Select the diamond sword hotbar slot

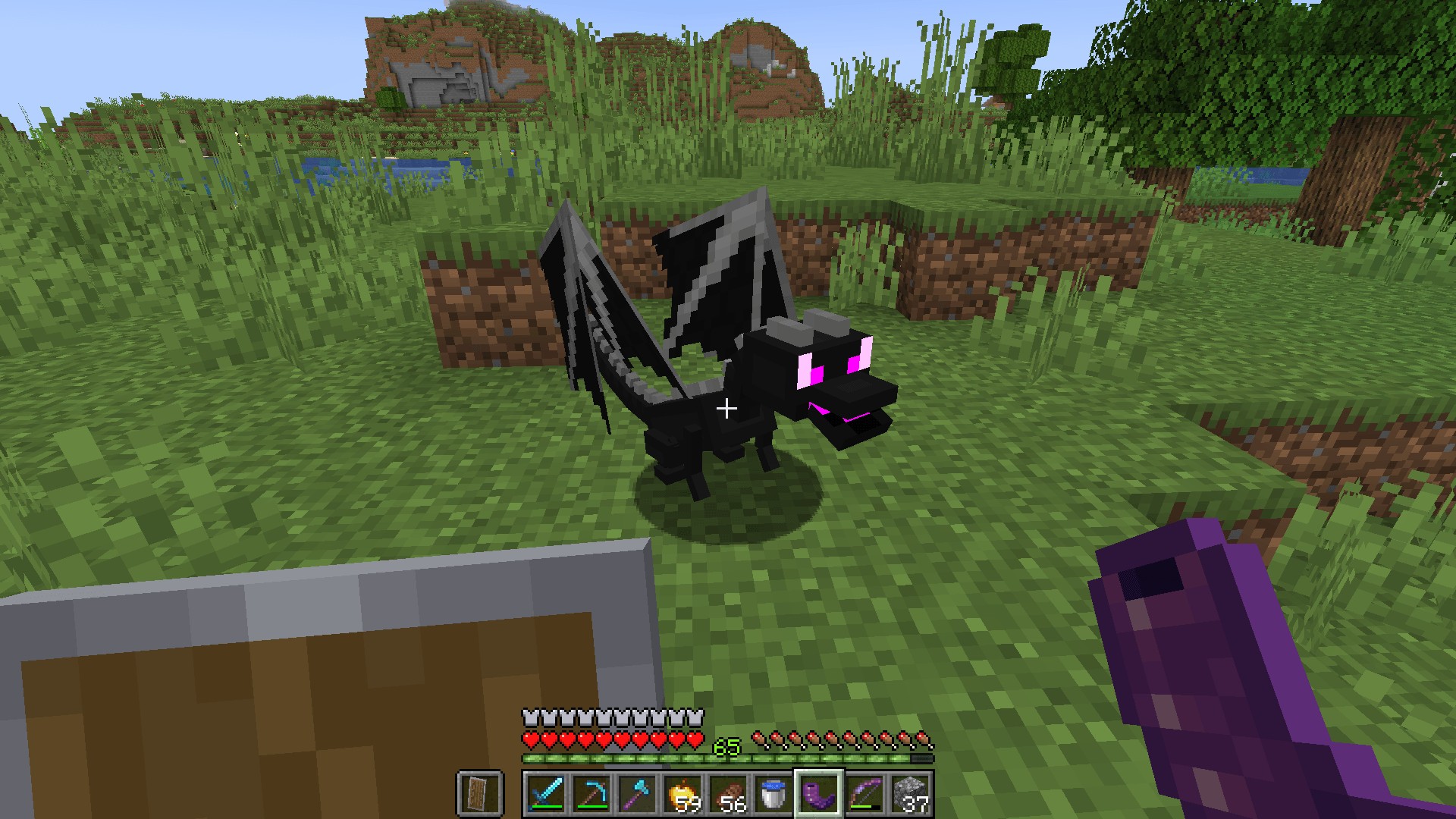pos(545,794)
